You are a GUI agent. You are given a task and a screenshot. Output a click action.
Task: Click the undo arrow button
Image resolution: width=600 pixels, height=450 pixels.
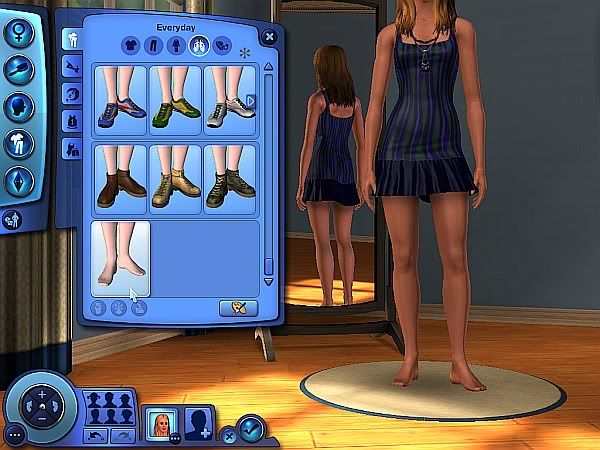click(x=96, y=435)
